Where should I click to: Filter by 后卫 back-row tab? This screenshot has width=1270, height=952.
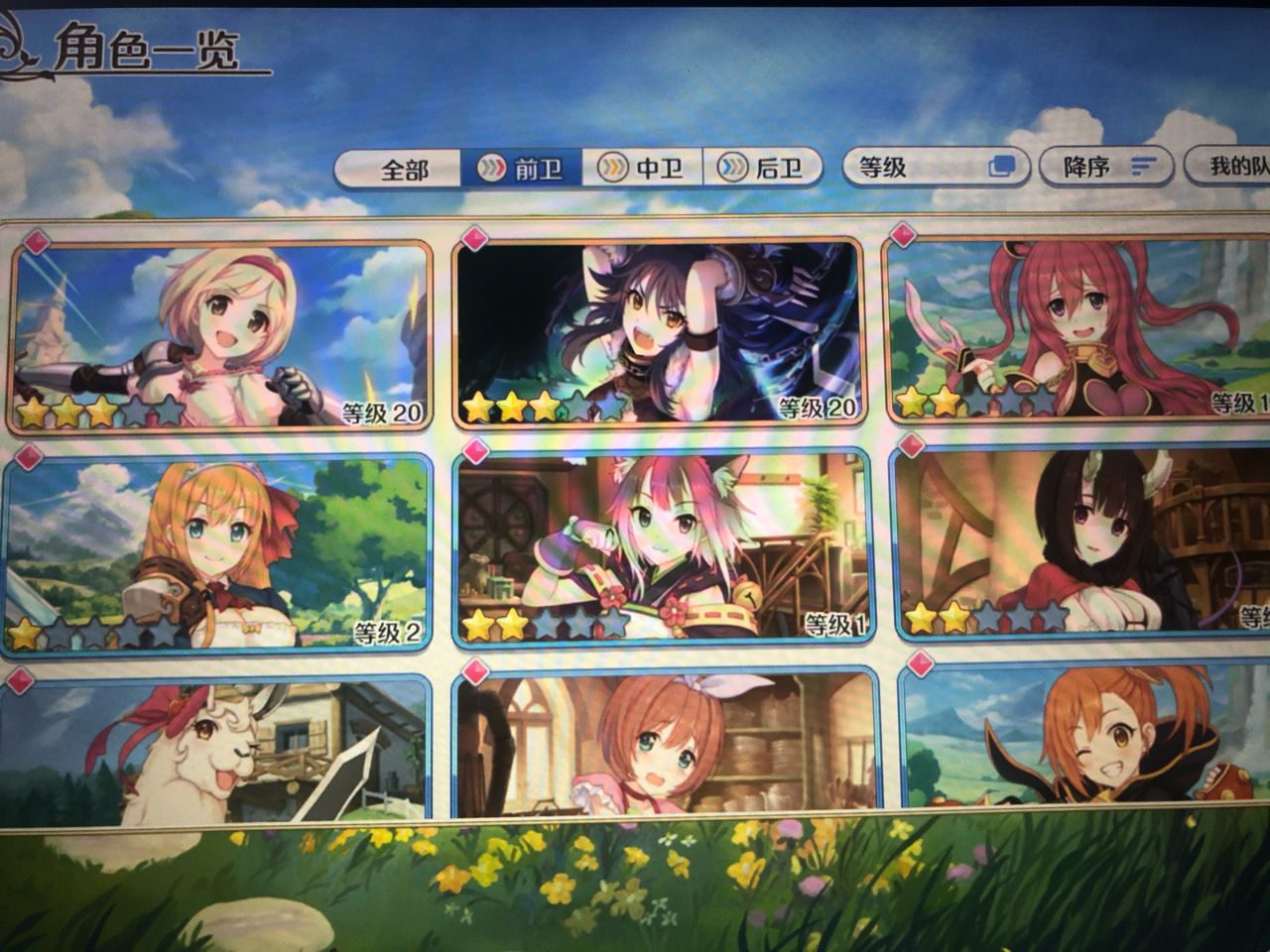(762, 169)
